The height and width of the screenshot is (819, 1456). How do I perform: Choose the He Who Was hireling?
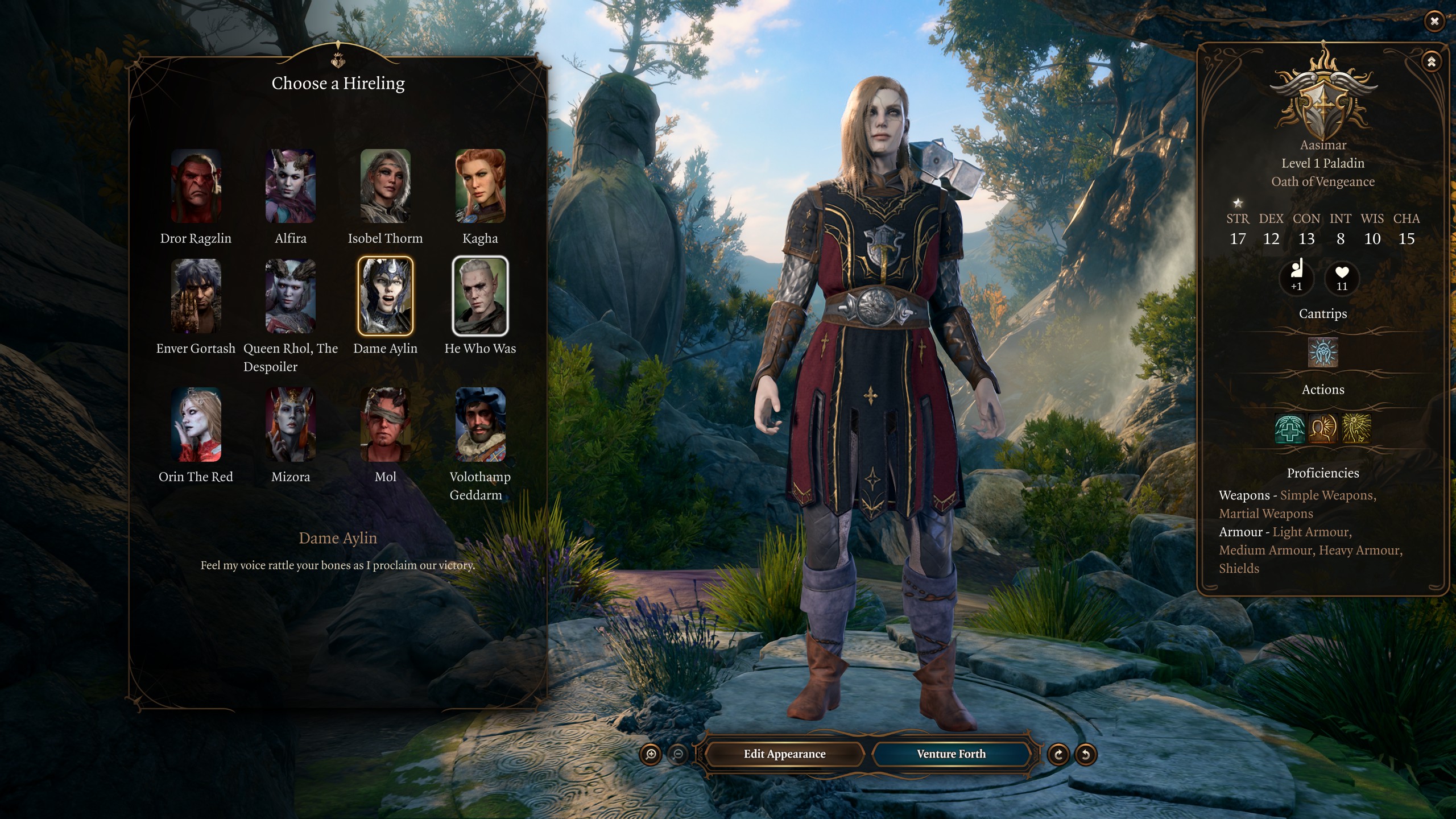(x=480, y=296)
